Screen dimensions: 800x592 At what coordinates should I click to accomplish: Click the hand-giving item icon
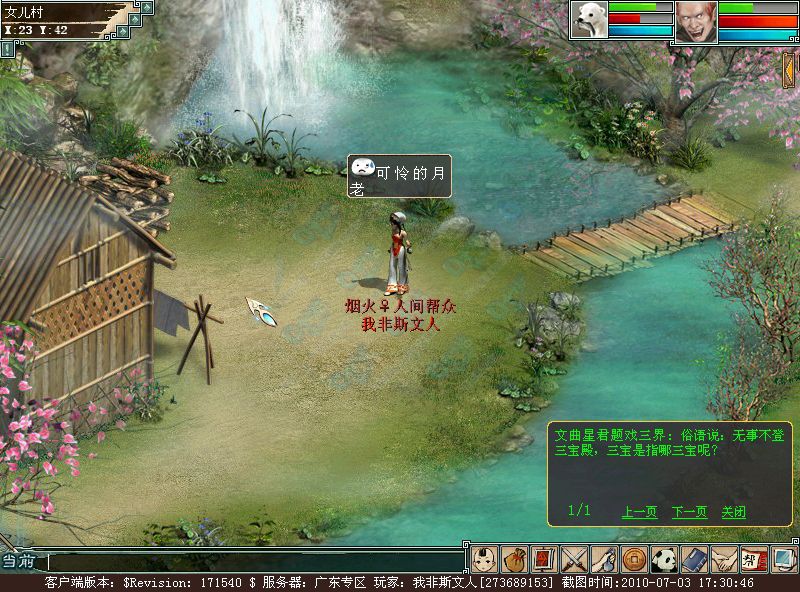click(x=603, y=559)
